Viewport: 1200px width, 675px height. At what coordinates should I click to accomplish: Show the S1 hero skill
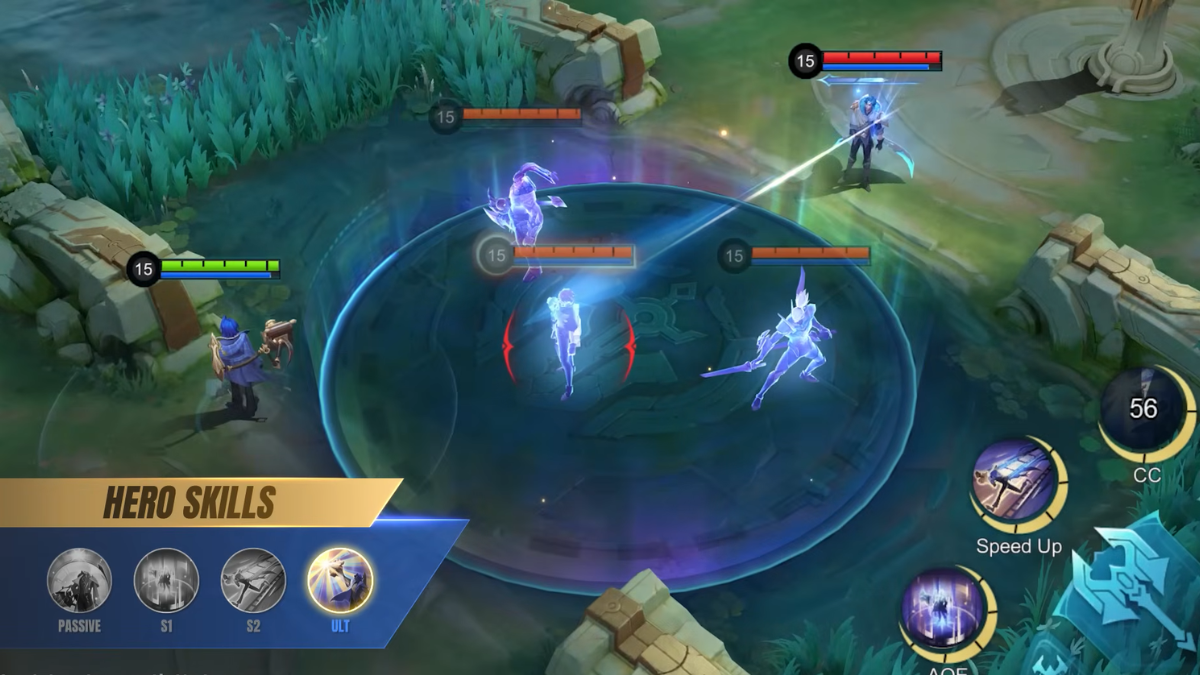point(166,581)
